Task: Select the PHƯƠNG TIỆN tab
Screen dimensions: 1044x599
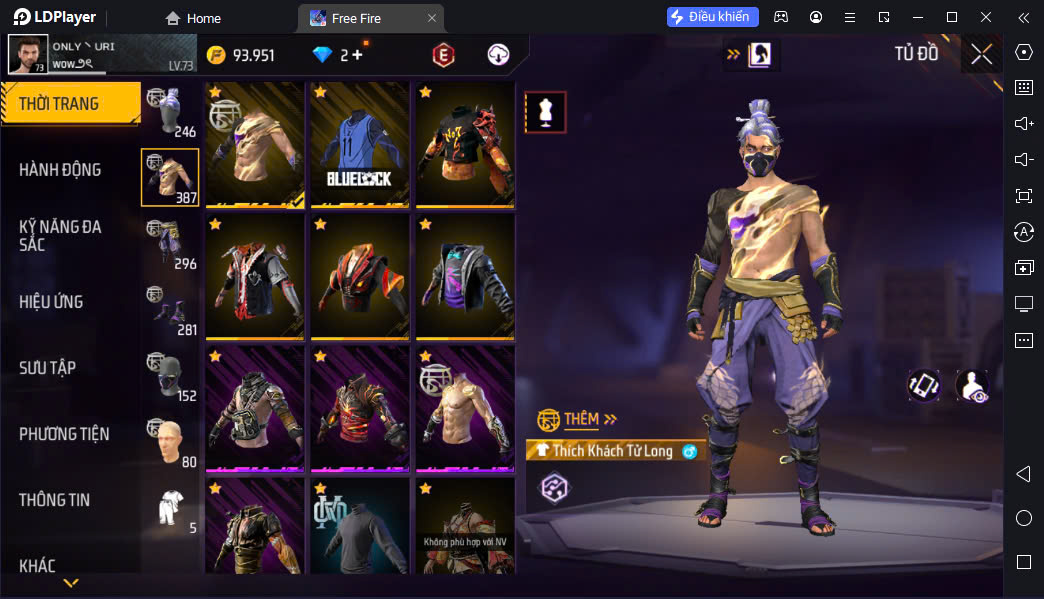Action: click(64, 434)
